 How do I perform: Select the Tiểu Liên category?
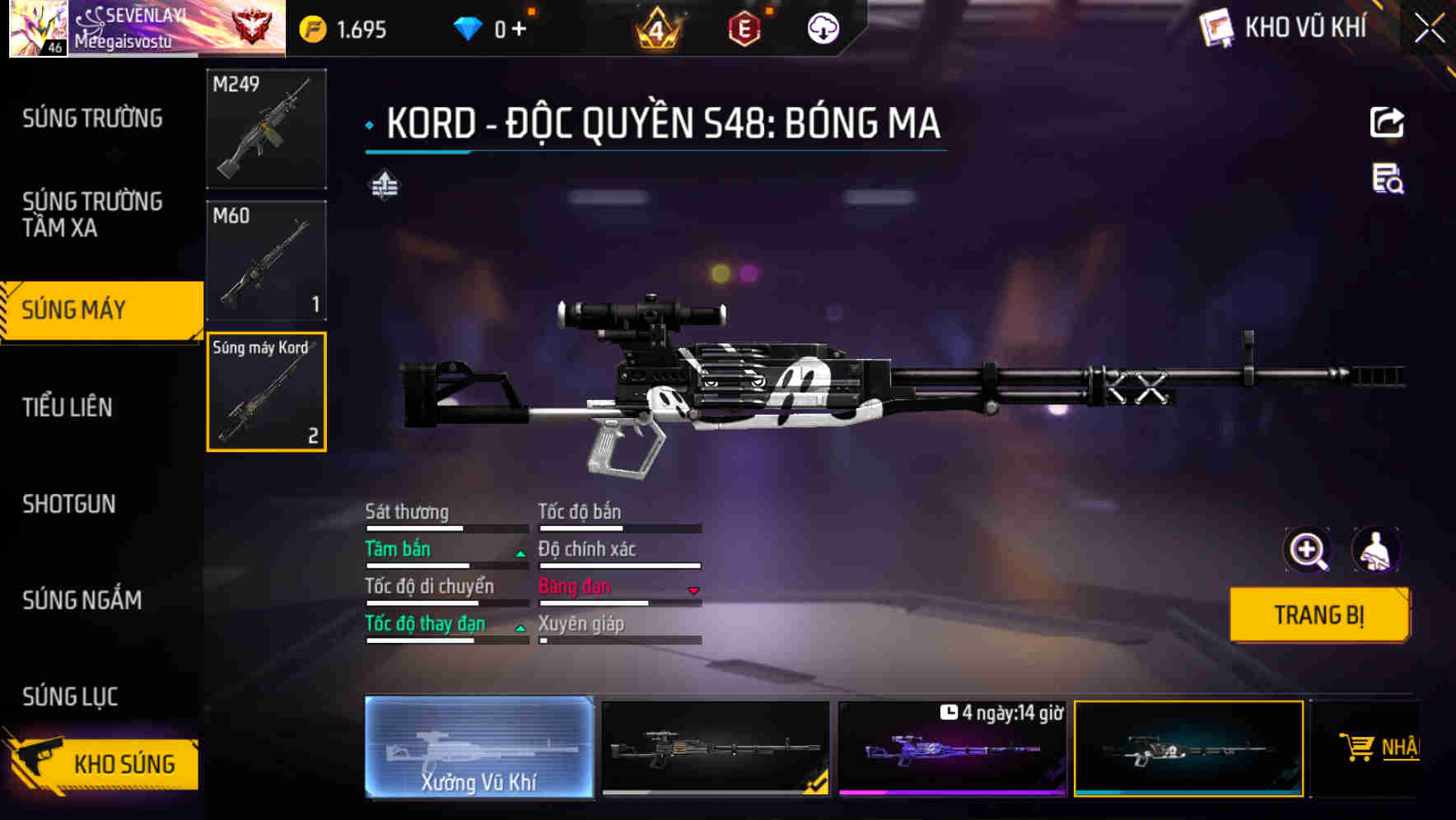(x=68, y=407)
